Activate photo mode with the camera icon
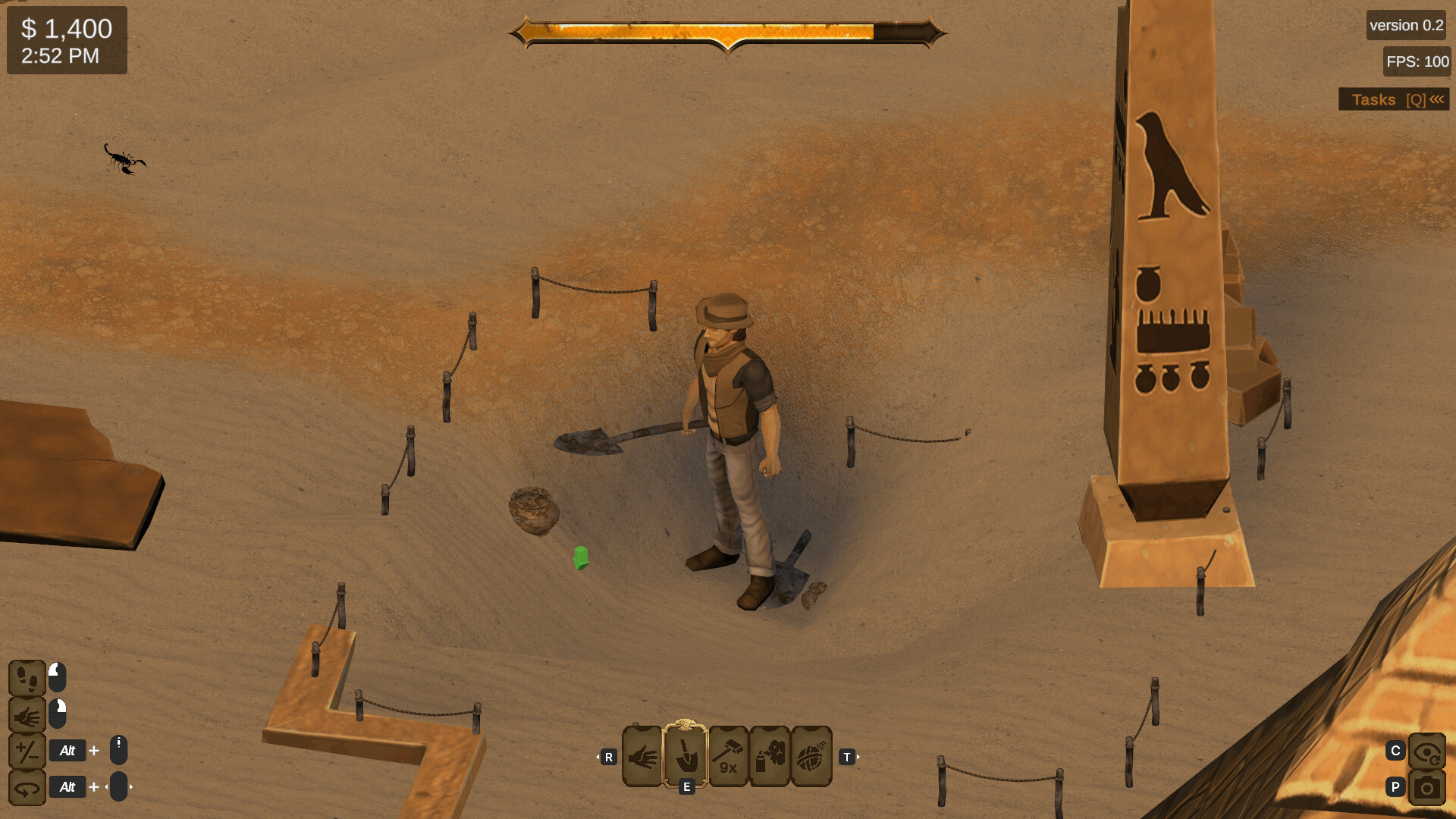 [x=1428, y=787]
